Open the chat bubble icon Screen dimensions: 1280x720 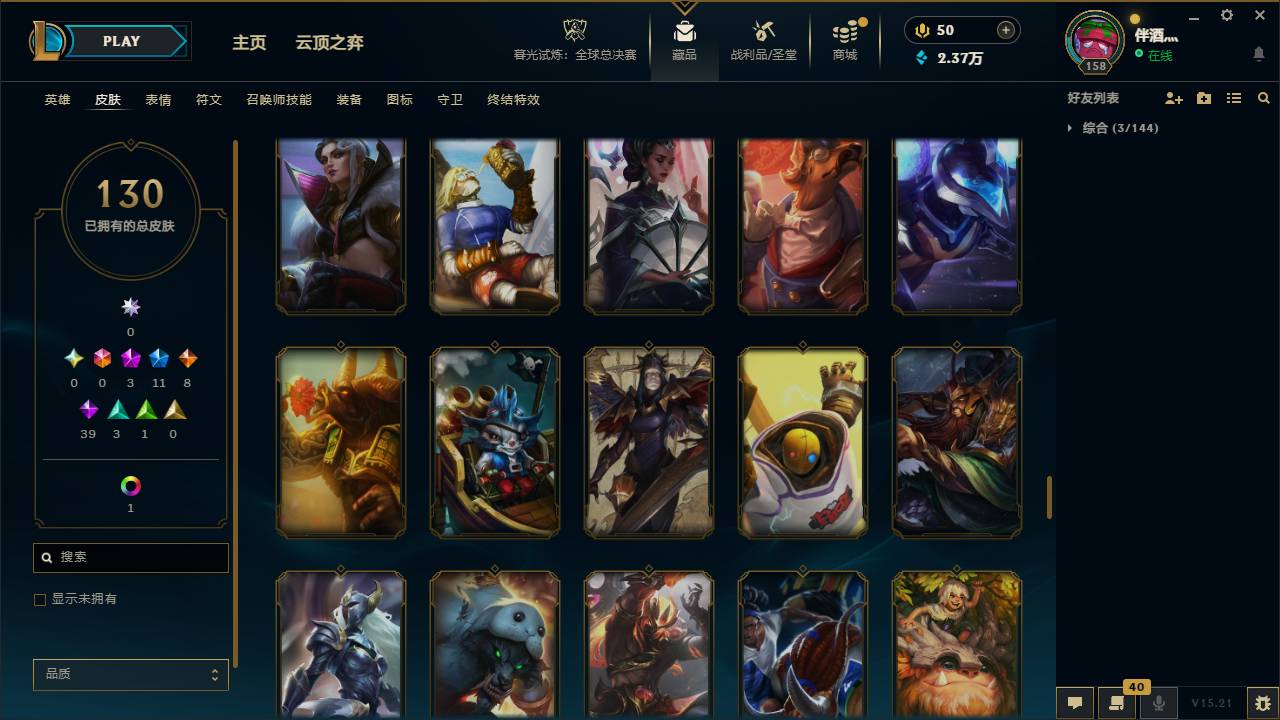point(1075,703)
